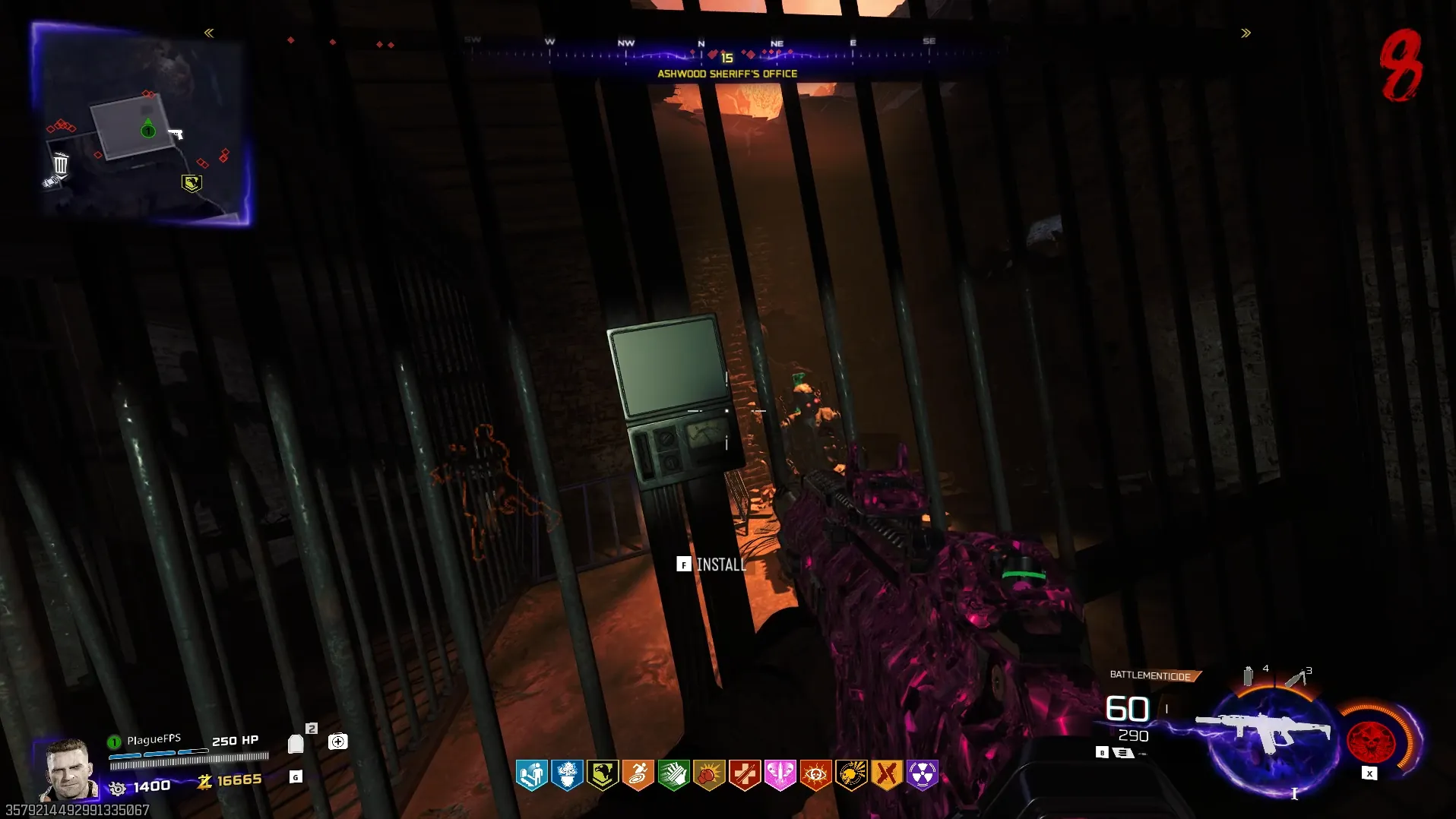Click the yellow-green eagle perk icon
Screen dimensions: 1456x819
tap(603, 775)
